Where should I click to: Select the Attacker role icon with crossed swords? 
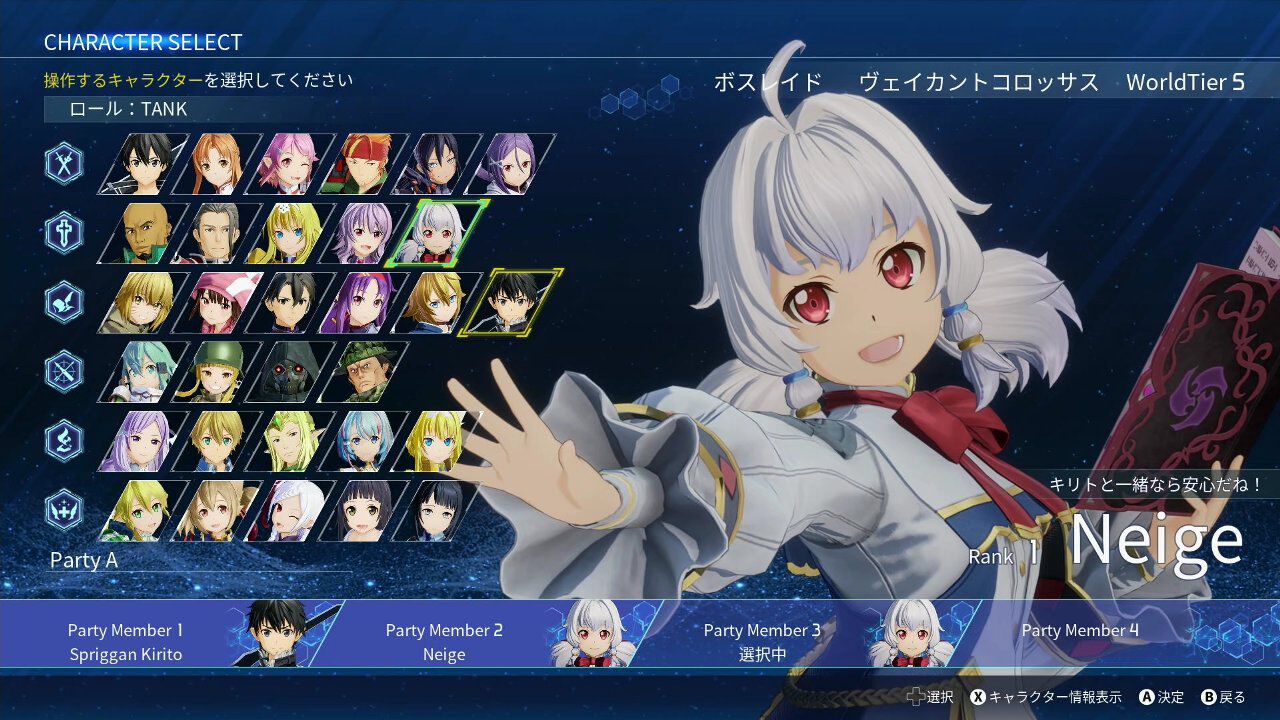pyautogui.click(x=62, y=163)
